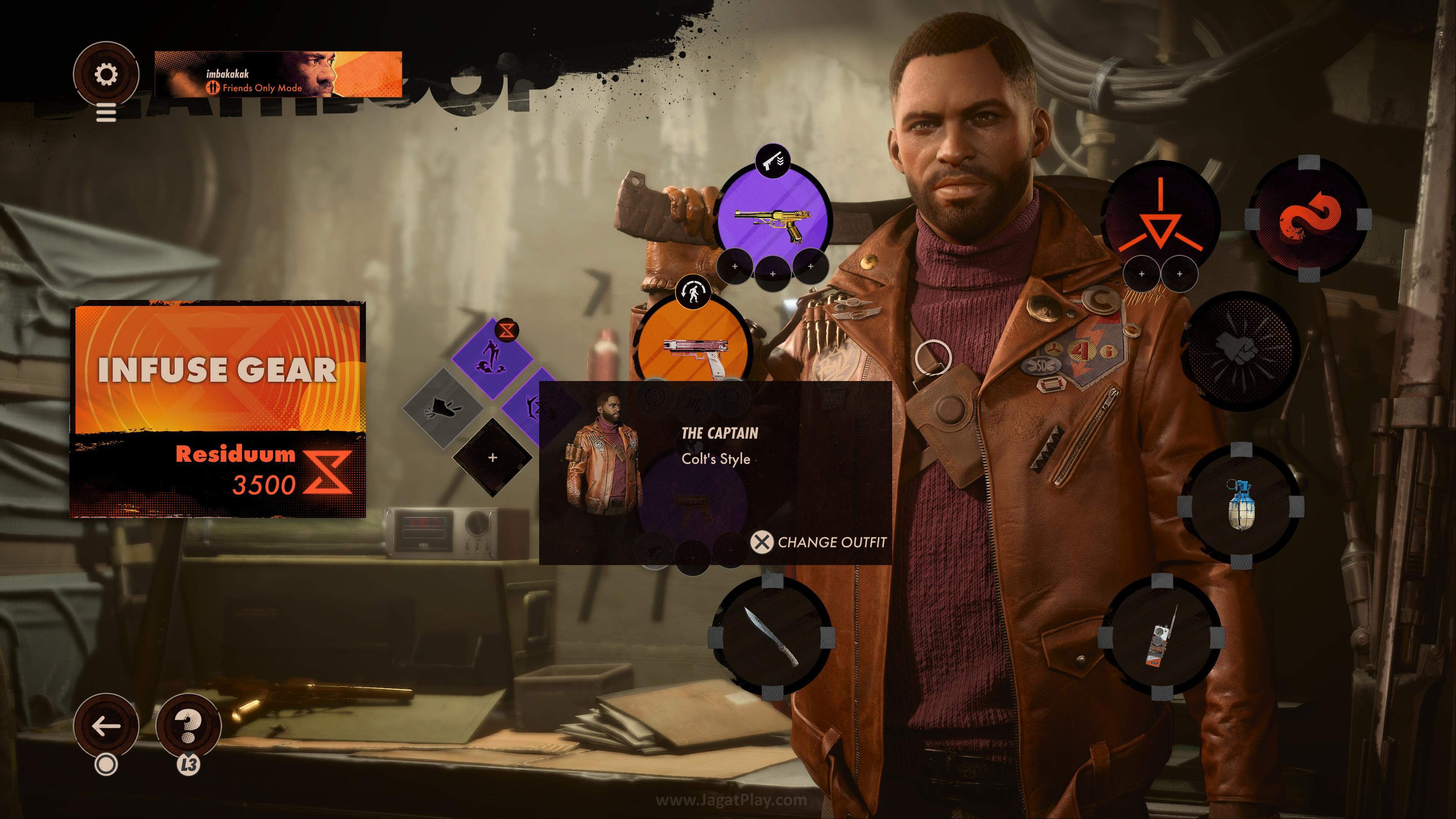Change outfit from The Captain
Viewport: 1456px width, 819px height.
coord(819,542)
